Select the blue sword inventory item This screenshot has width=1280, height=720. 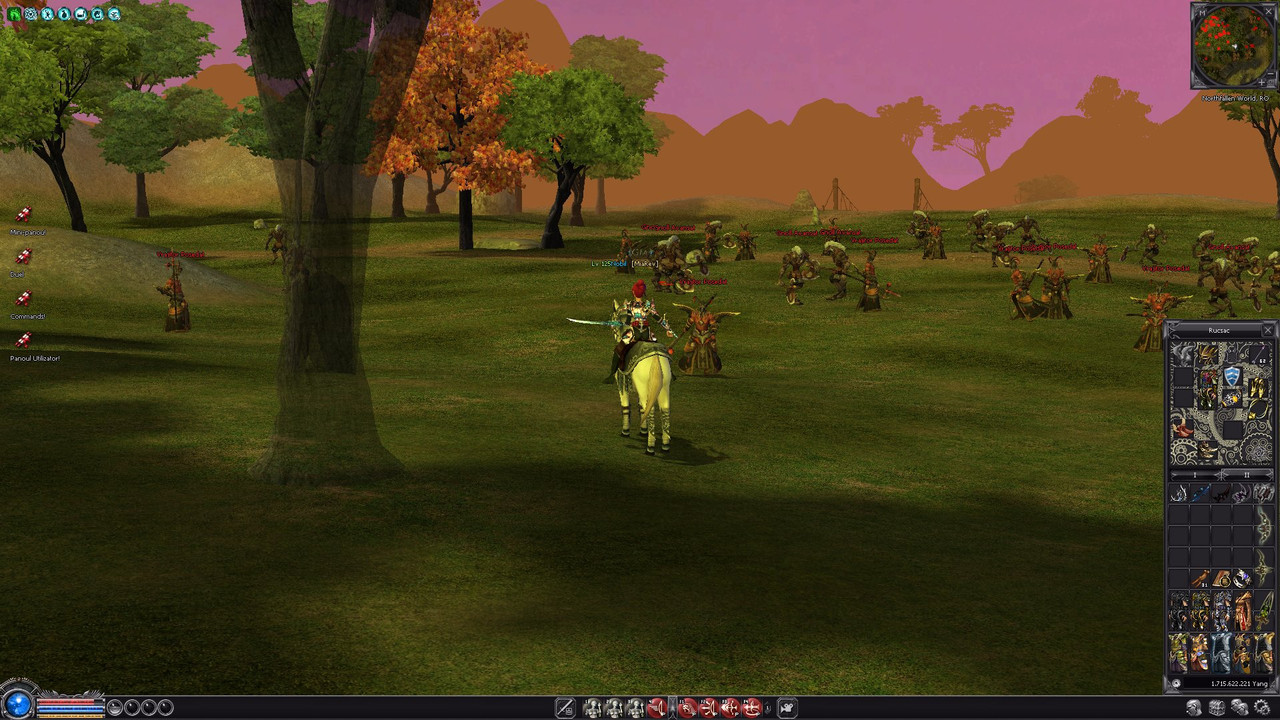click(x=1200, y=494)
